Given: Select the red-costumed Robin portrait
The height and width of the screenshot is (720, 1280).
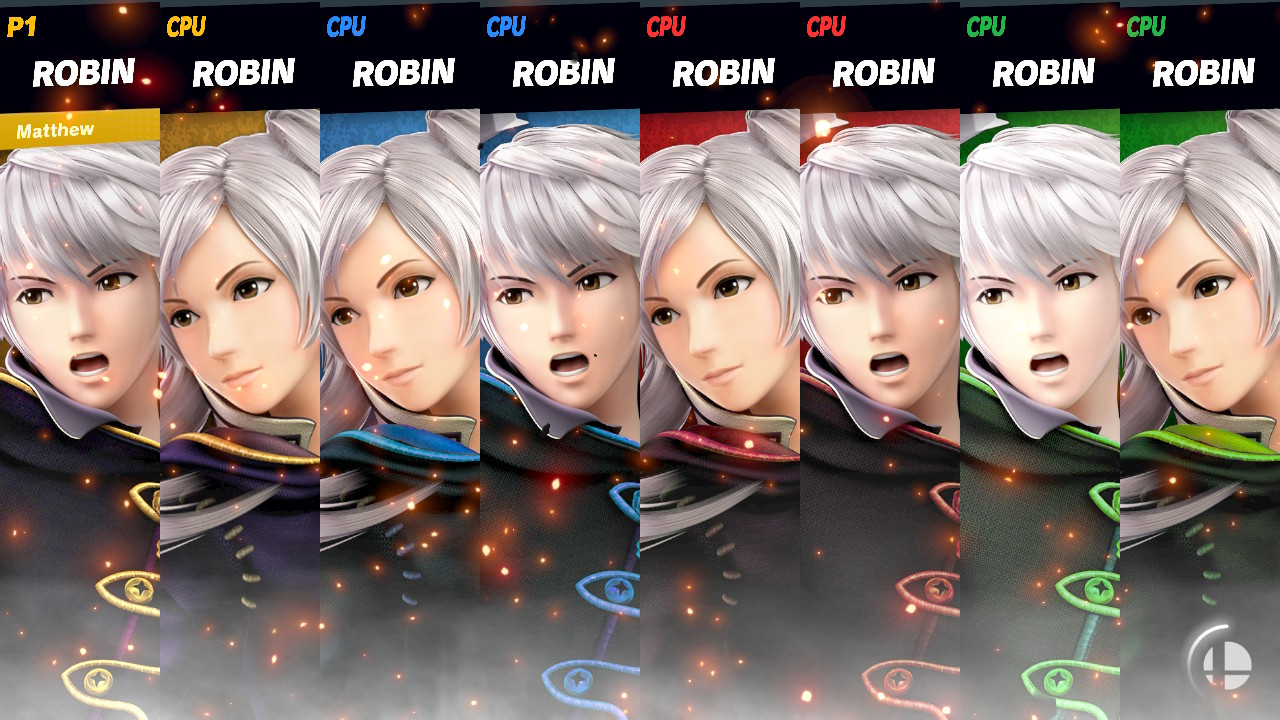Looking at the screenshot, I should [x=720, y=350].
